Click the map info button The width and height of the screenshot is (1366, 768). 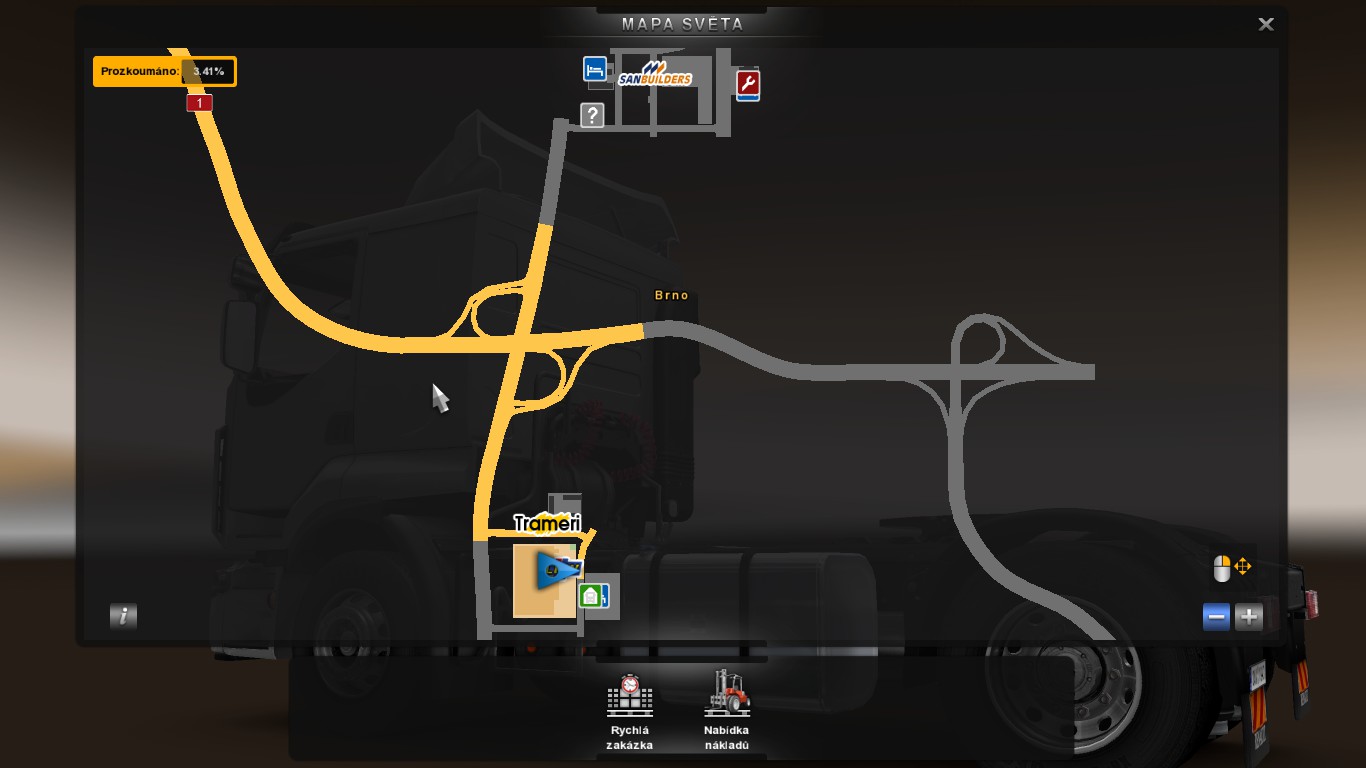[x=122, y=617]
